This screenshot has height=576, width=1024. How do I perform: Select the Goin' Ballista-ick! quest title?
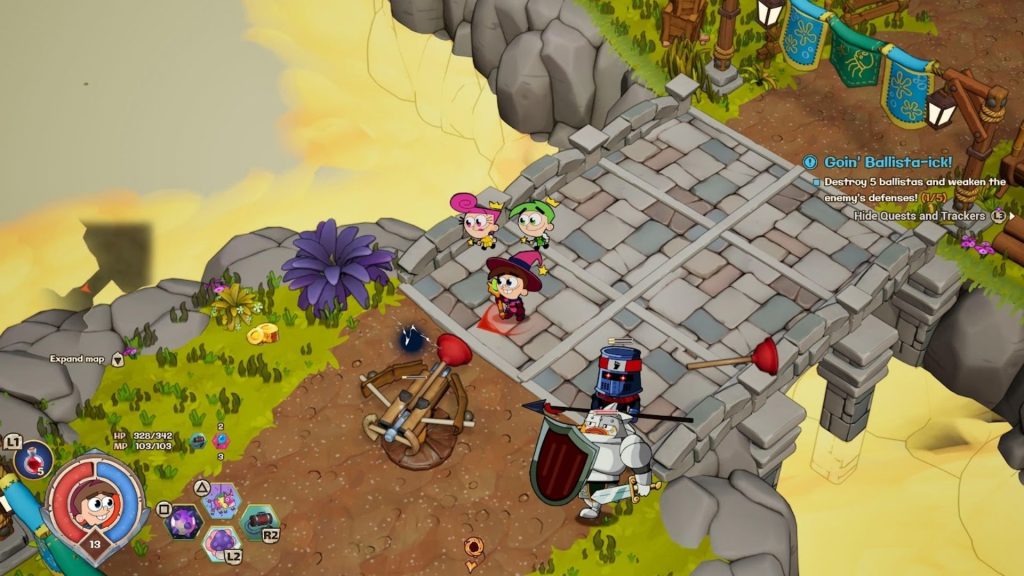pos(888,162)
